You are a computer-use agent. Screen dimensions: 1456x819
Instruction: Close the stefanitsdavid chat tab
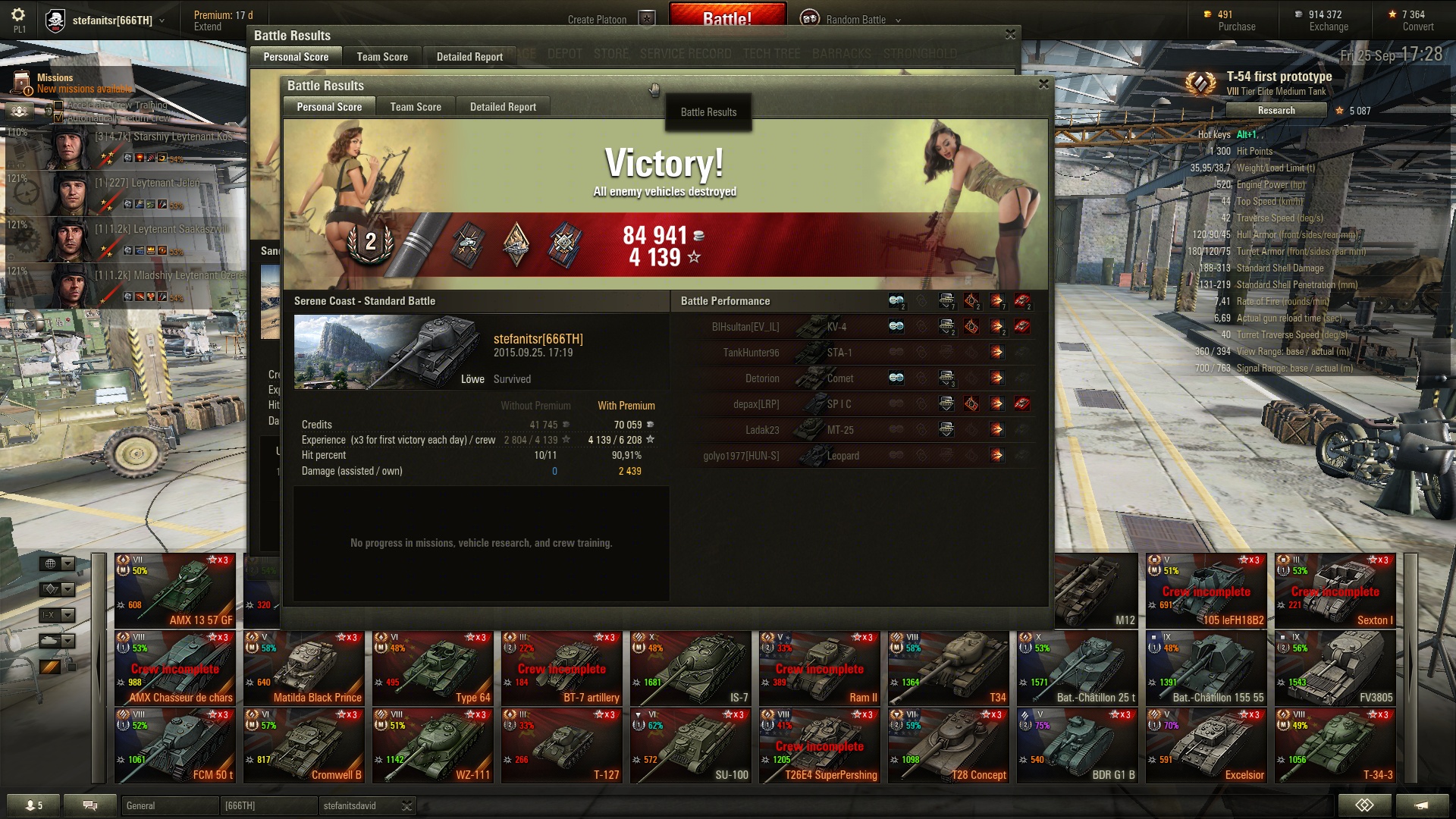(407, 806)
